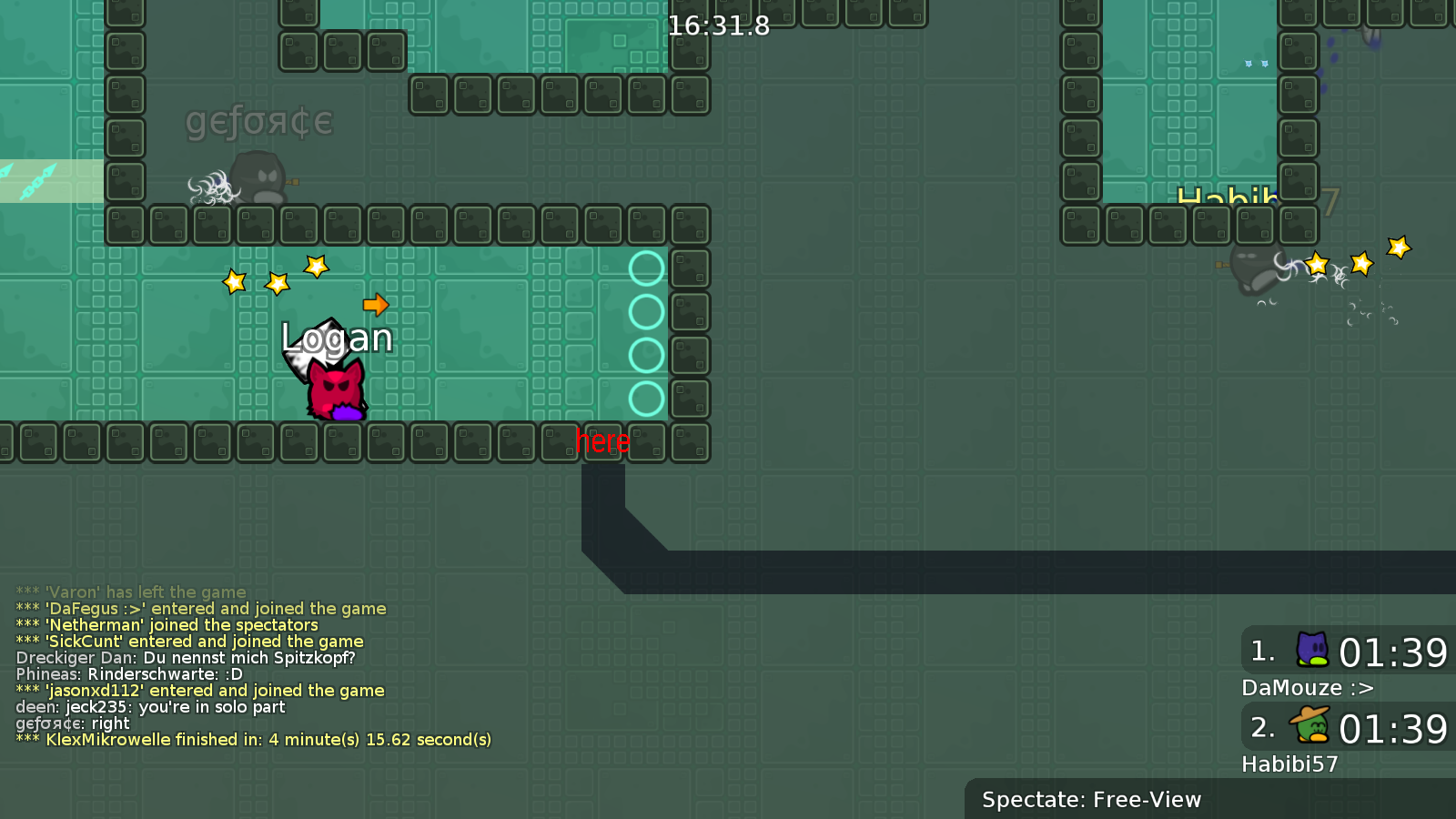The image size is (1456, 819).
Task: Open DaMouze's player details from scoreboard
Action: [x=1307, y=689]
